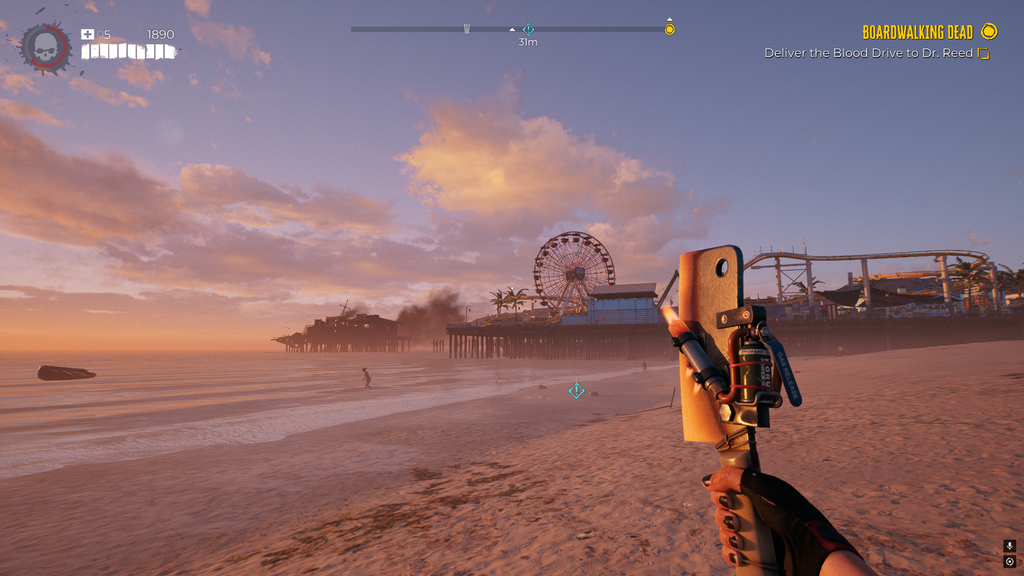Click the yellow quest ring icon
Screen dimensions: 1024x576
(989, 32)
